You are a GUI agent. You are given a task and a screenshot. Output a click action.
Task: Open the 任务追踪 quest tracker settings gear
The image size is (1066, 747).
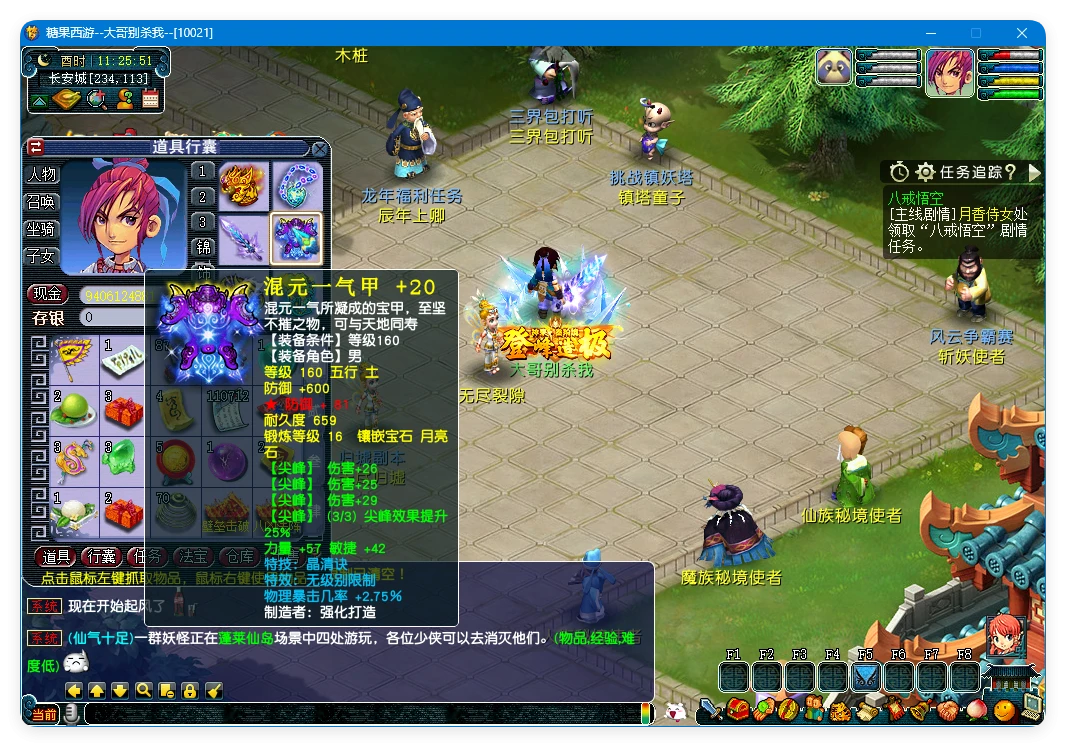[x=925, y=172]
